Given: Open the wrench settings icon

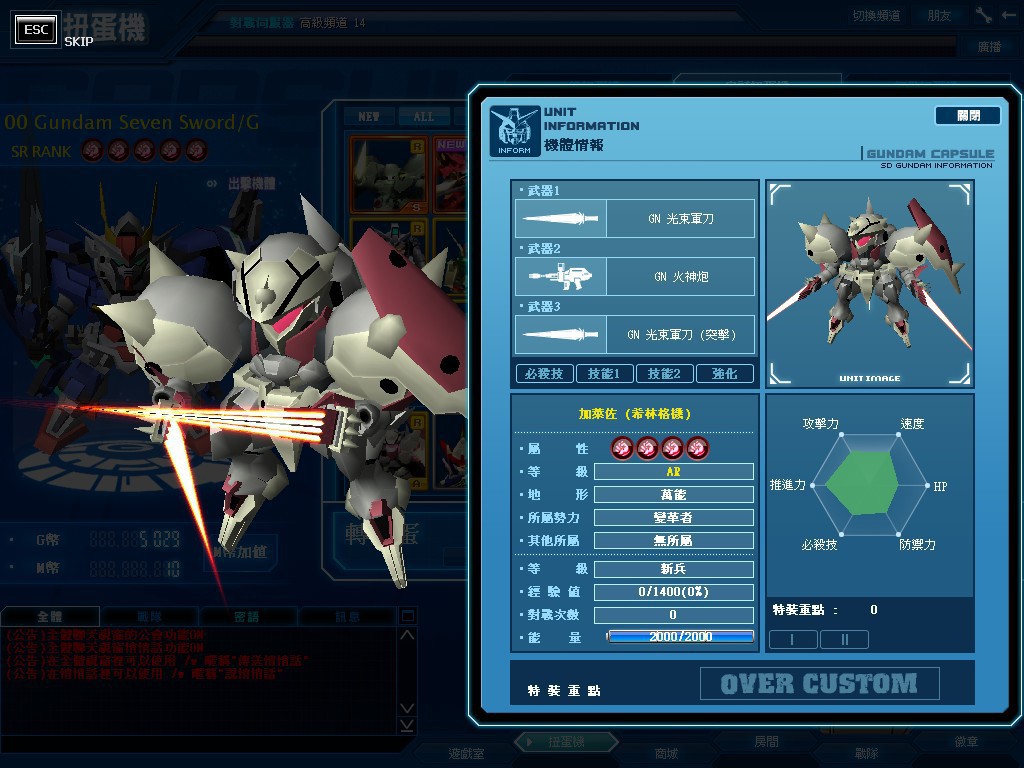Looking at the screenshot, I should (984, 15).
